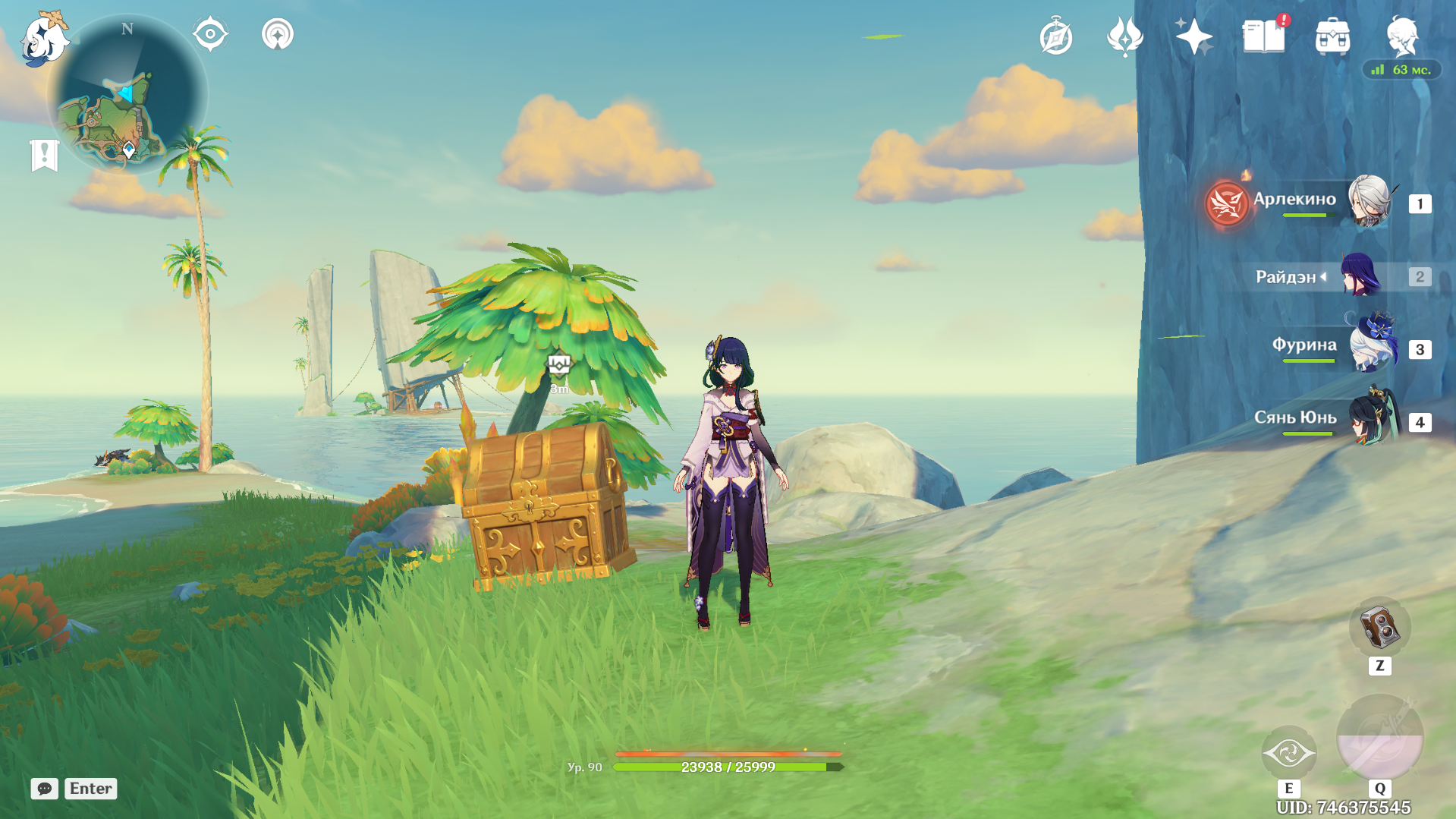Open the tutorial book with red alert

click(x=1263, y=36)
